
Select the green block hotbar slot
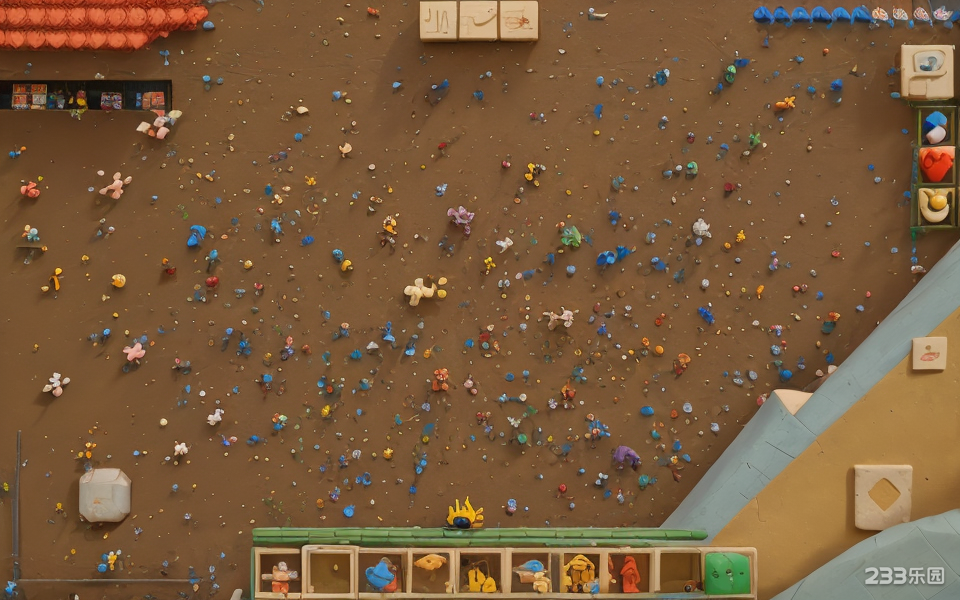(x=727, y=573)
